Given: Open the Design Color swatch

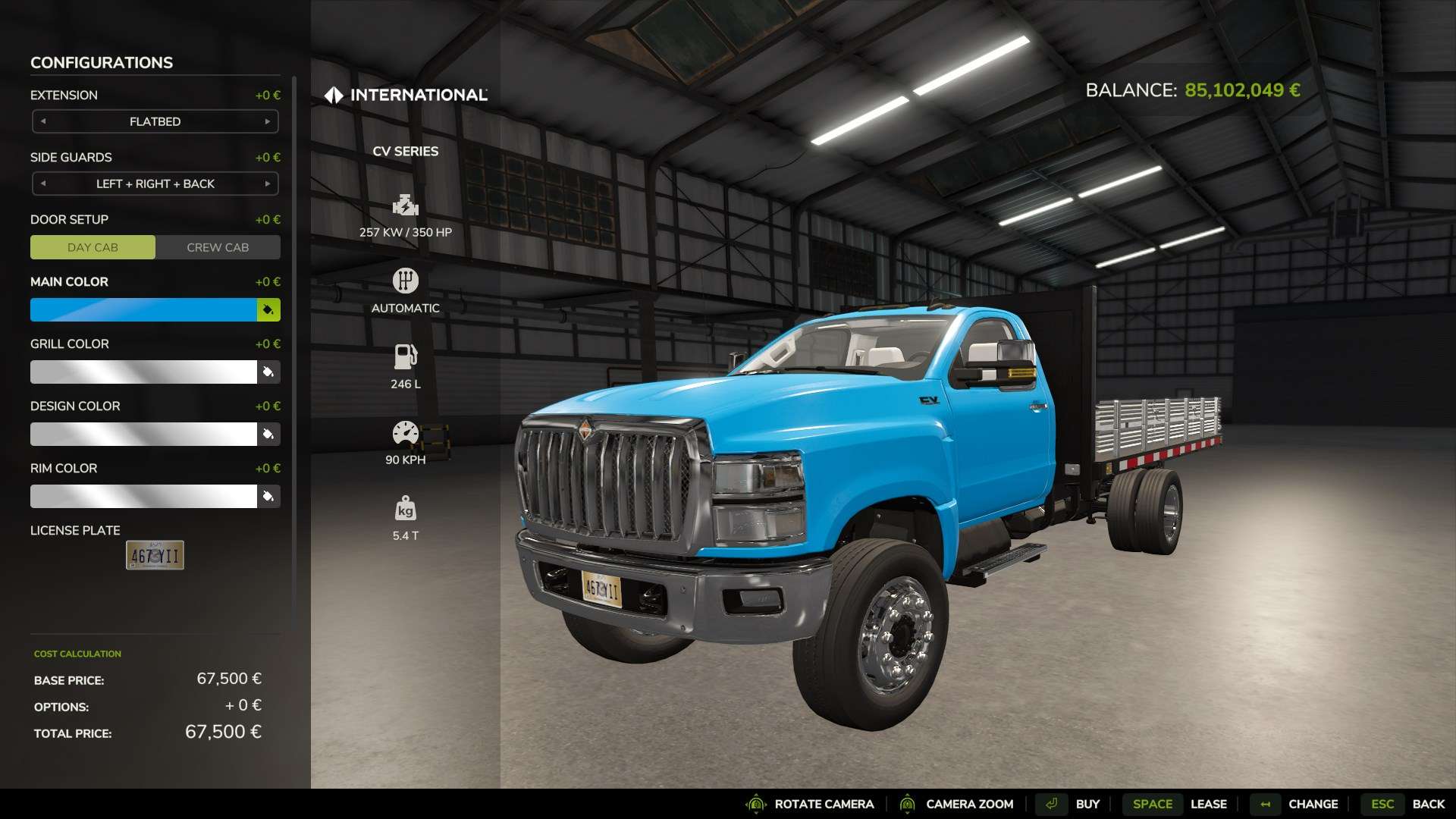Looking at the screenshot, I should [x=143, y=434].
